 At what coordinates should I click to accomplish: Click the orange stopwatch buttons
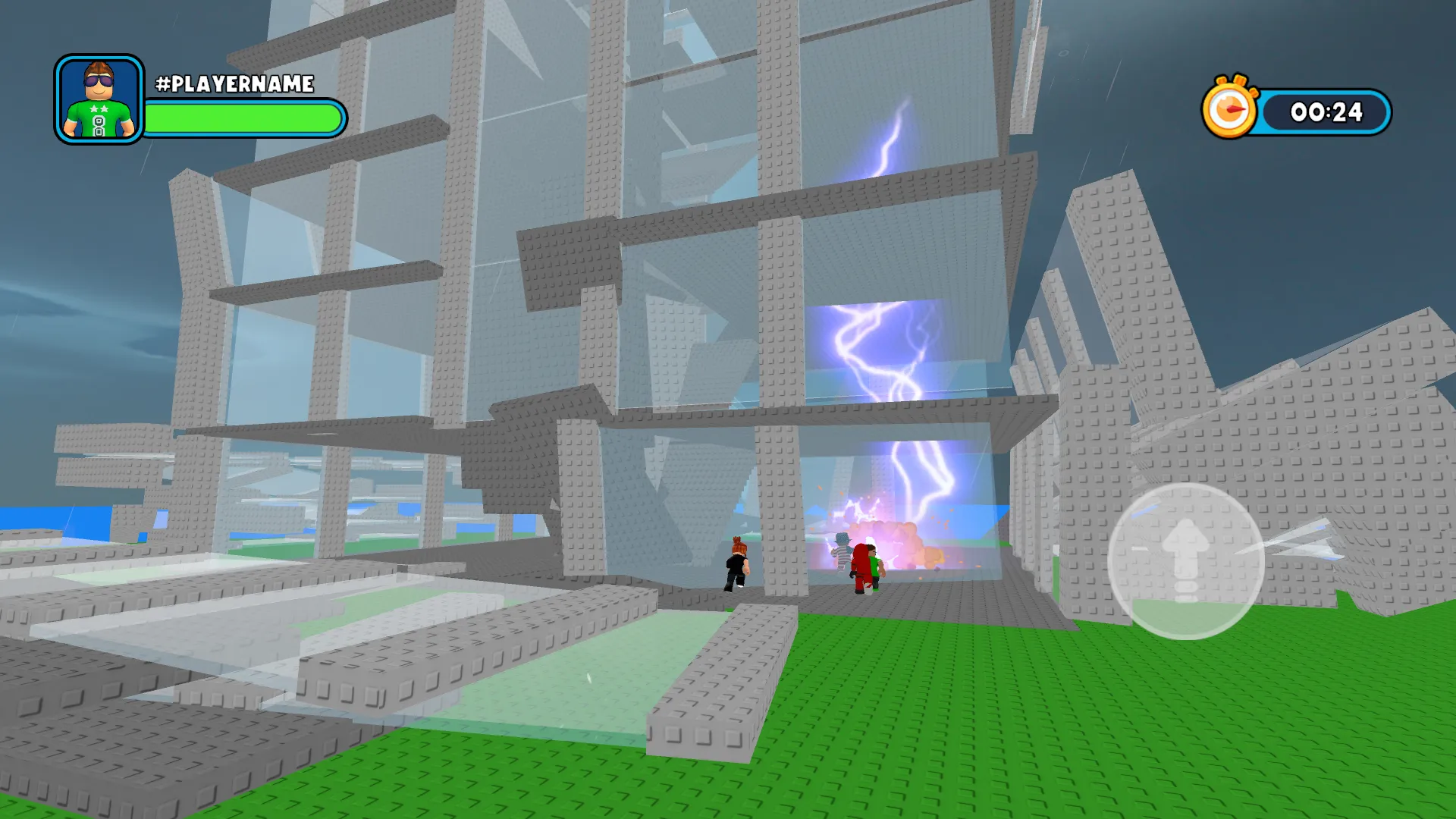click(1235, 81)
